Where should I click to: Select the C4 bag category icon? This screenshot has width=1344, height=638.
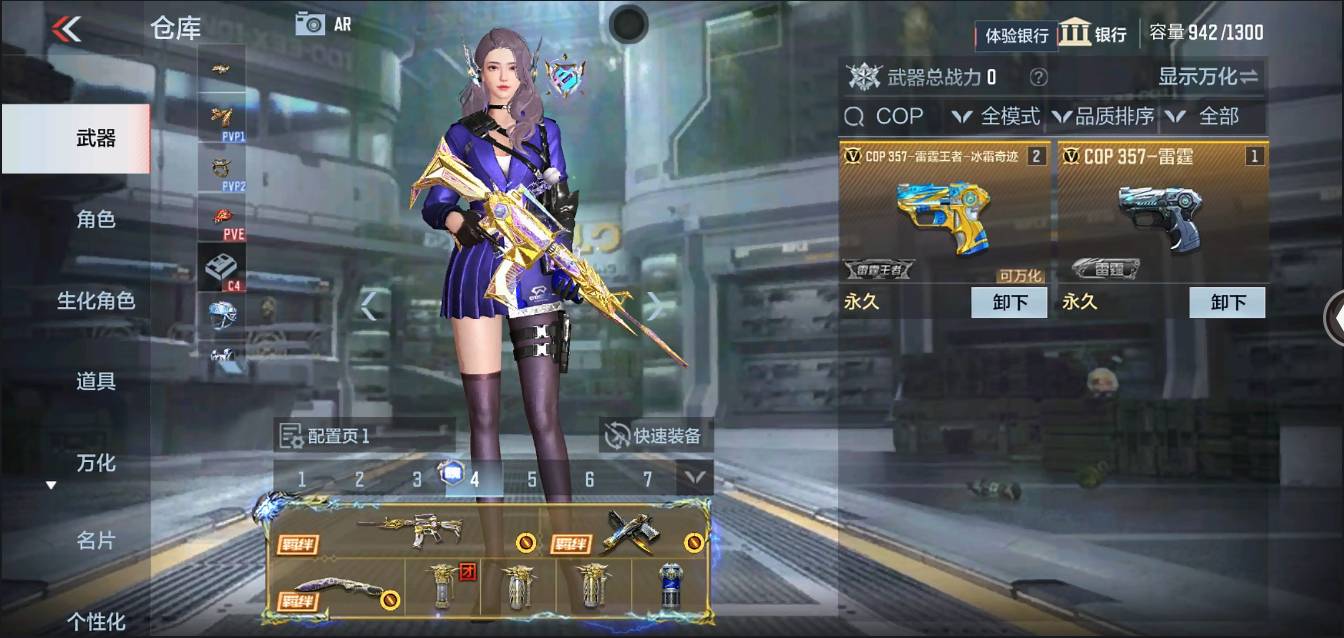221,268
